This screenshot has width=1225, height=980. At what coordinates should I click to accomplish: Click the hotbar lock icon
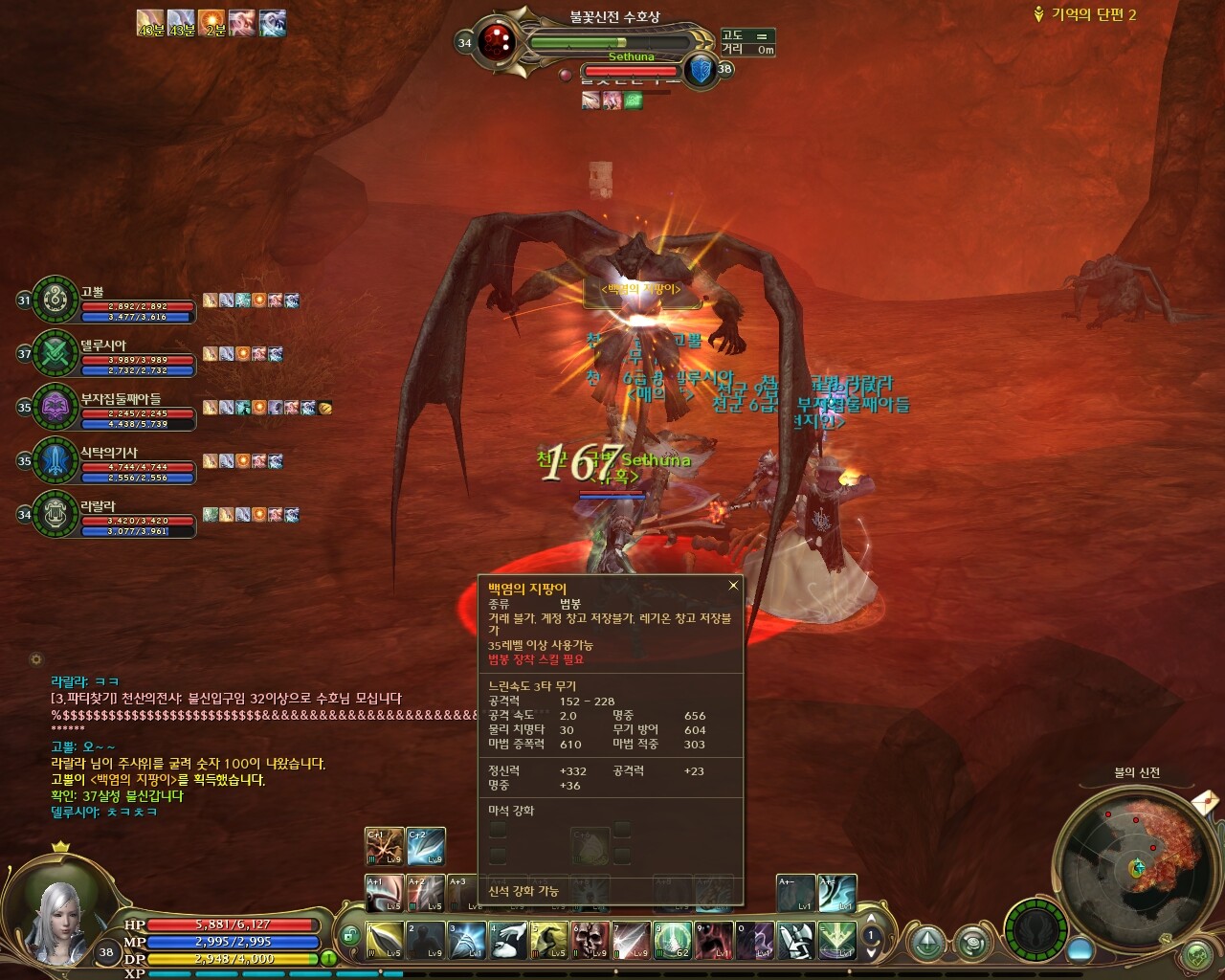(x=350, y=935)
